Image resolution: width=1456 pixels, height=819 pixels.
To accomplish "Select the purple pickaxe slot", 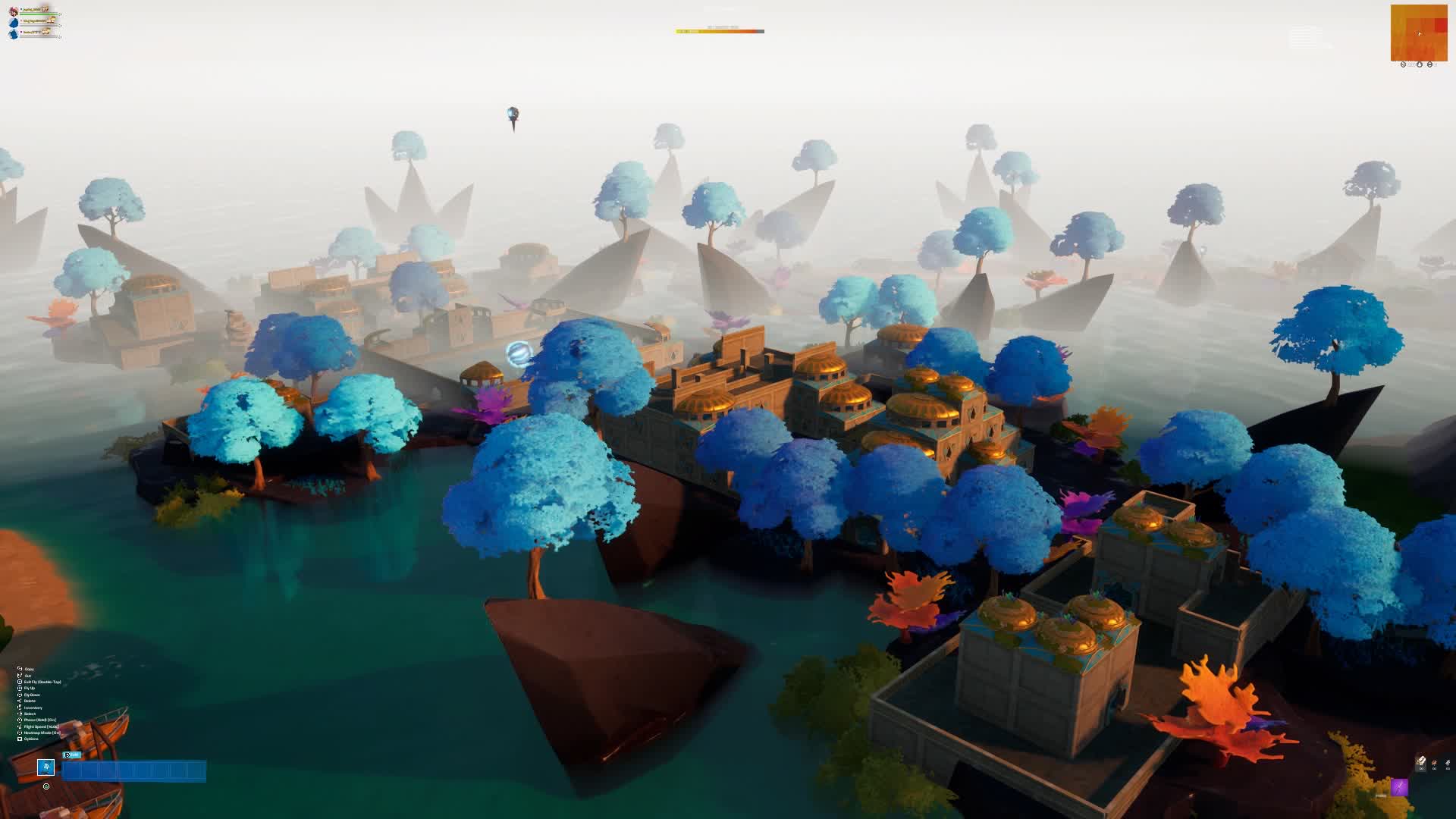I will click(1399, 788).
